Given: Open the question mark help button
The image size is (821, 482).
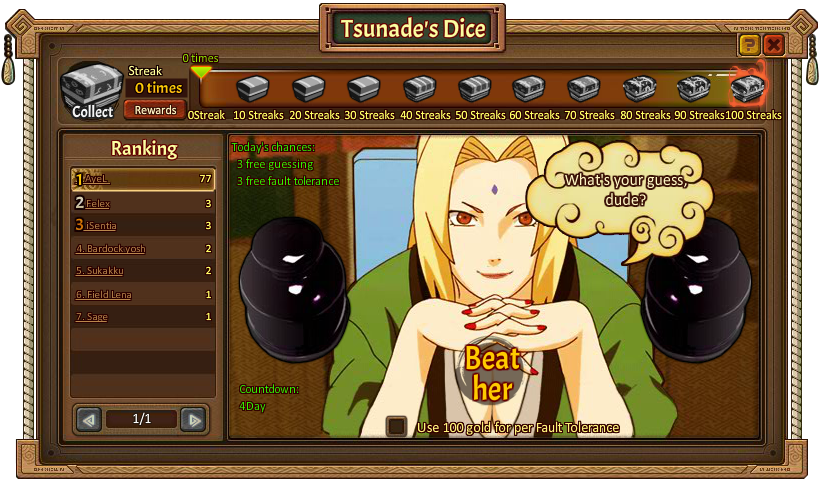Looking at the screenshot, I should (x=748, y=45).
